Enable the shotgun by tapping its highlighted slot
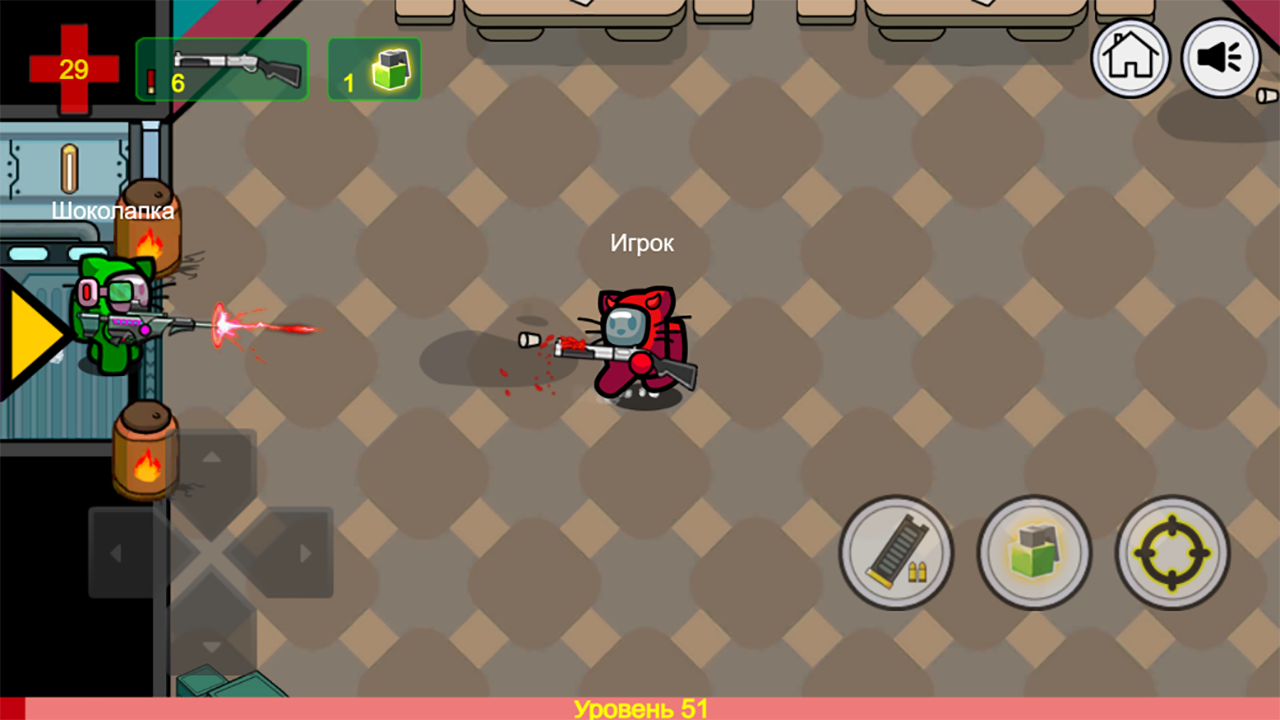Image resolution: width=1280 pixels, height=720 pixels. click(221, 69)
